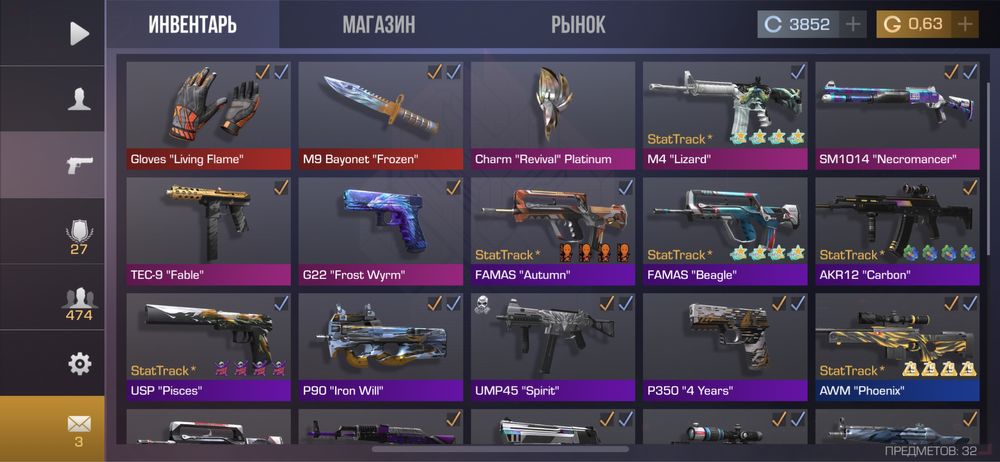Image resolution: width=1000 pixels, height=462 pixels.
Task: Switch to the Магазин tab
Action: pos(378,25)
